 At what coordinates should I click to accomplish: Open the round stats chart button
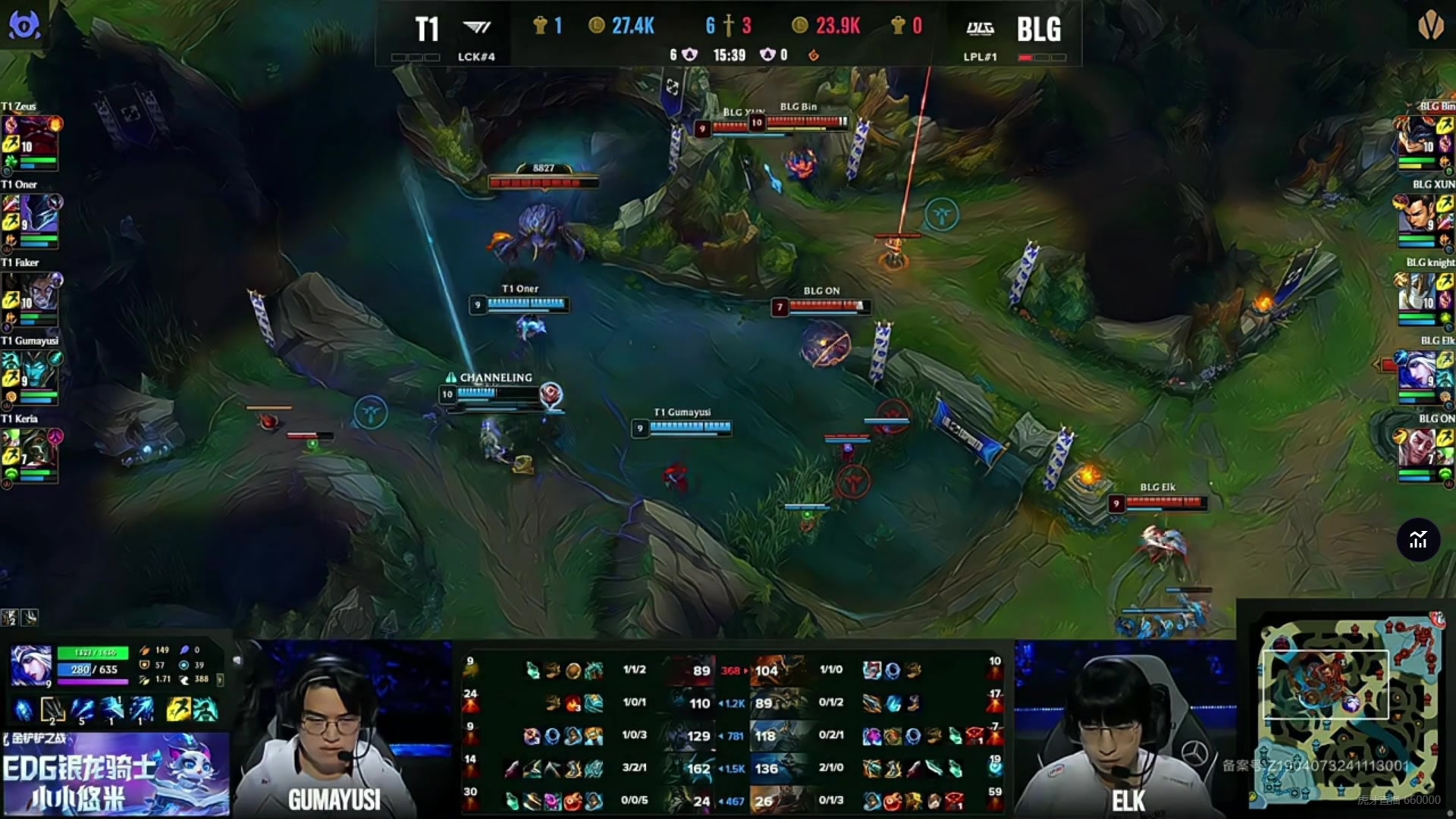coord(1418,540)
